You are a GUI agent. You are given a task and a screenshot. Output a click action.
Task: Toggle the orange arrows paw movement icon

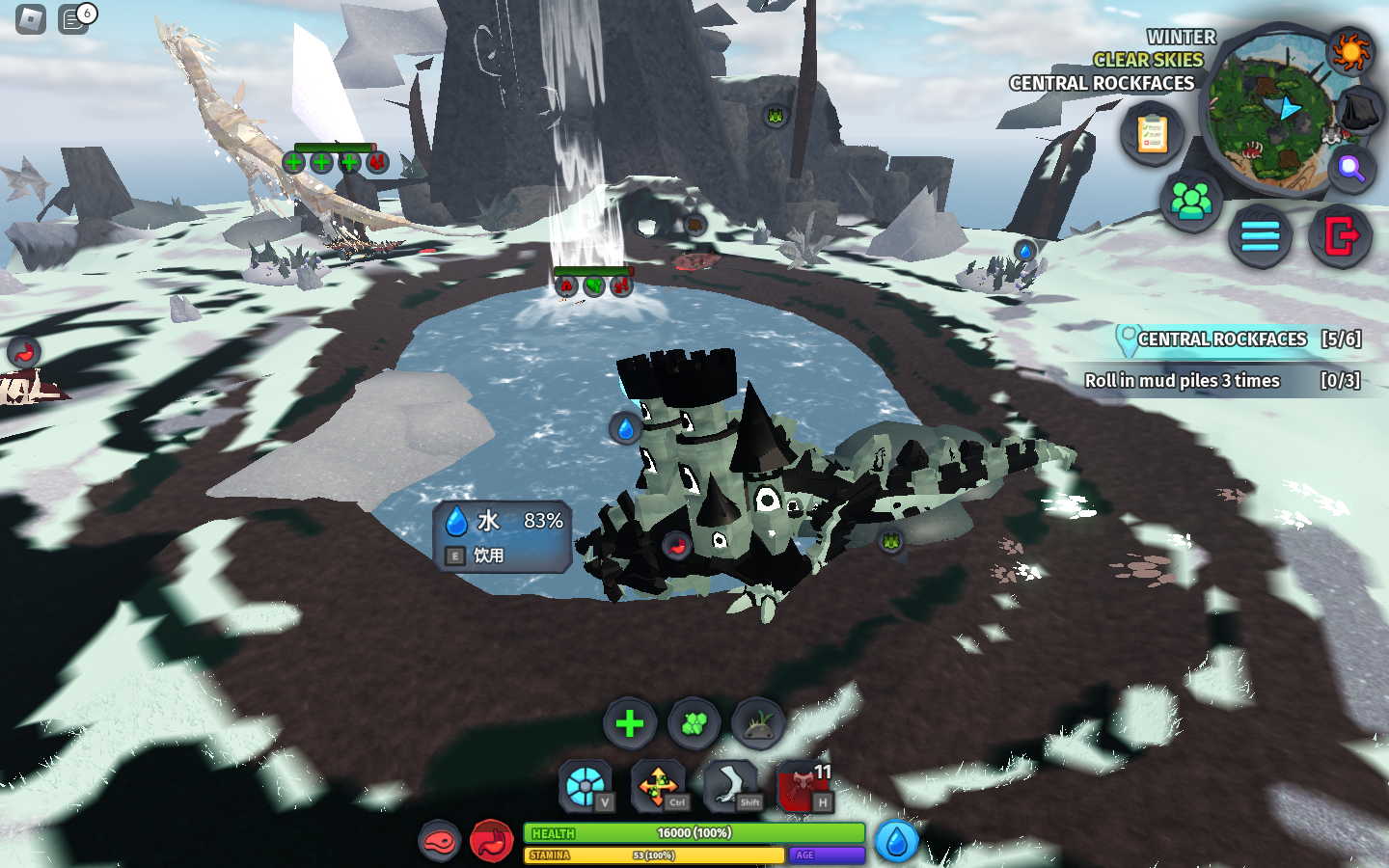coord(658,786)
